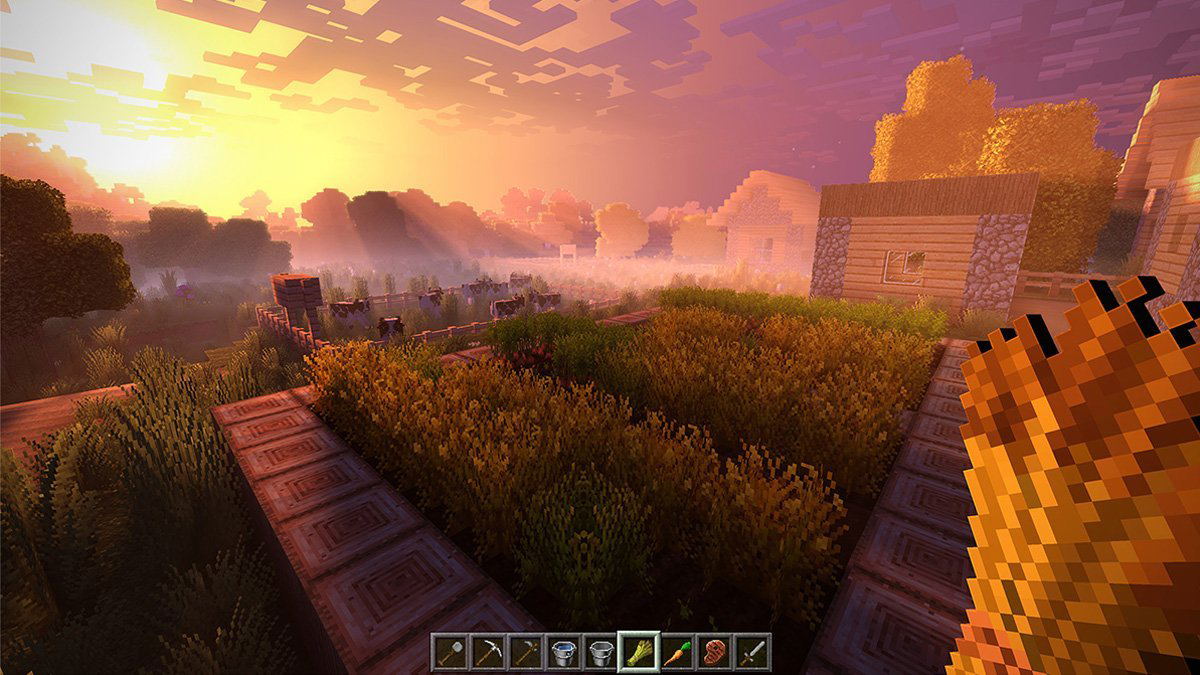Equip the sword from the hotbar
This screenshot has width=1200, height=675.
pos(752,652)
